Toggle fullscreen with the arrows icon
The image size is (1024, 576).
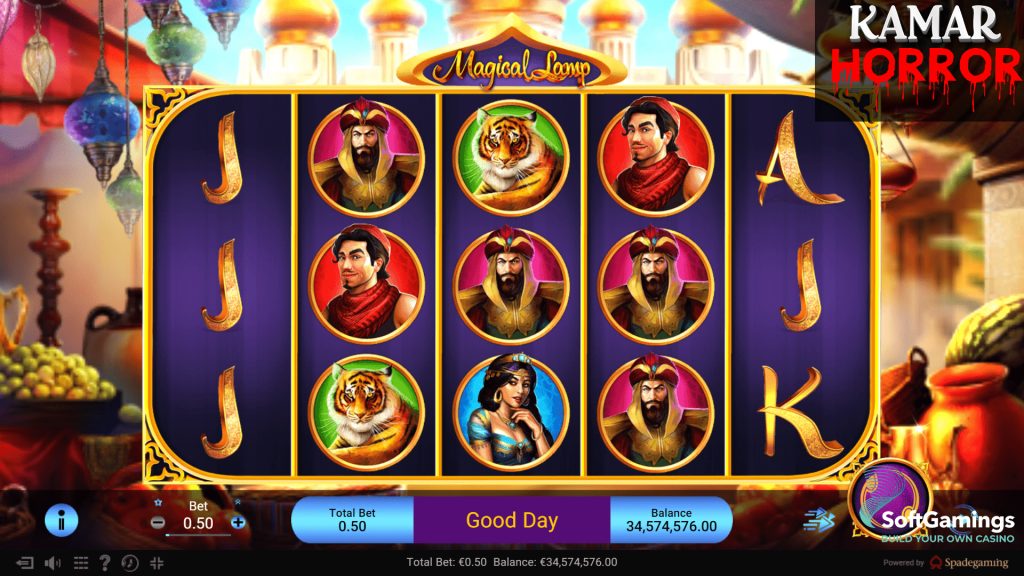(157, 563)
